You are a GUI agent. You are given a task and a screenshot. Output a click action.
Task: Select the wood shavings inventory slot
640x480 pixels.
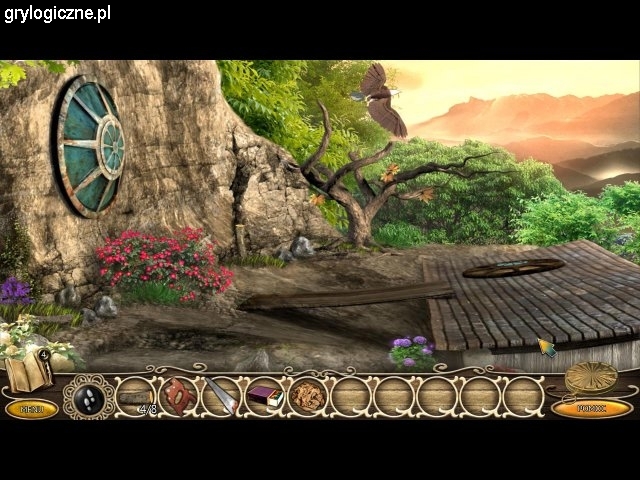click(x=307, y=396)
